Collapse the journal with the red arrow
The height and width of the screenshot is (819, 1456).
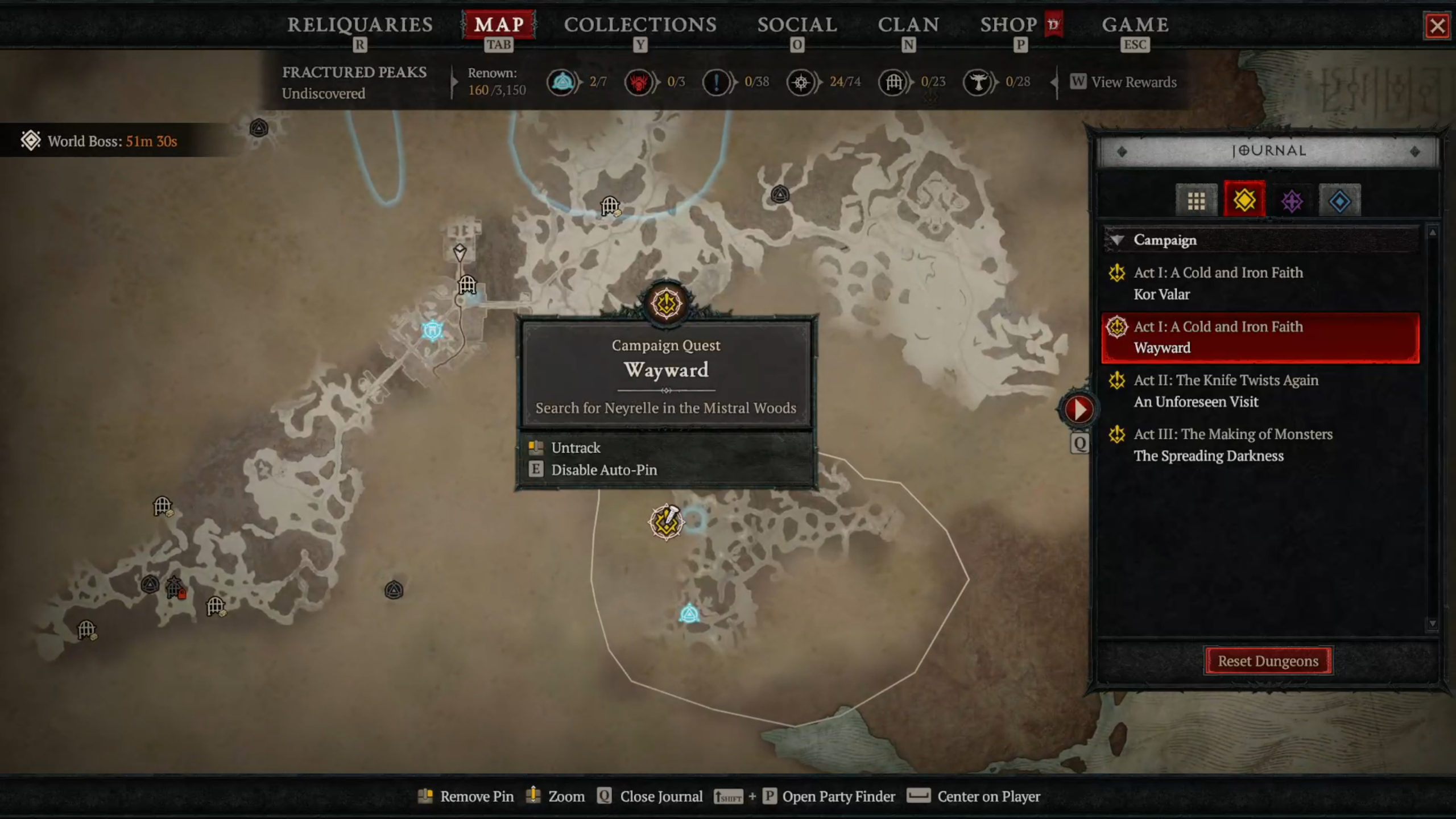point(1078,409)
